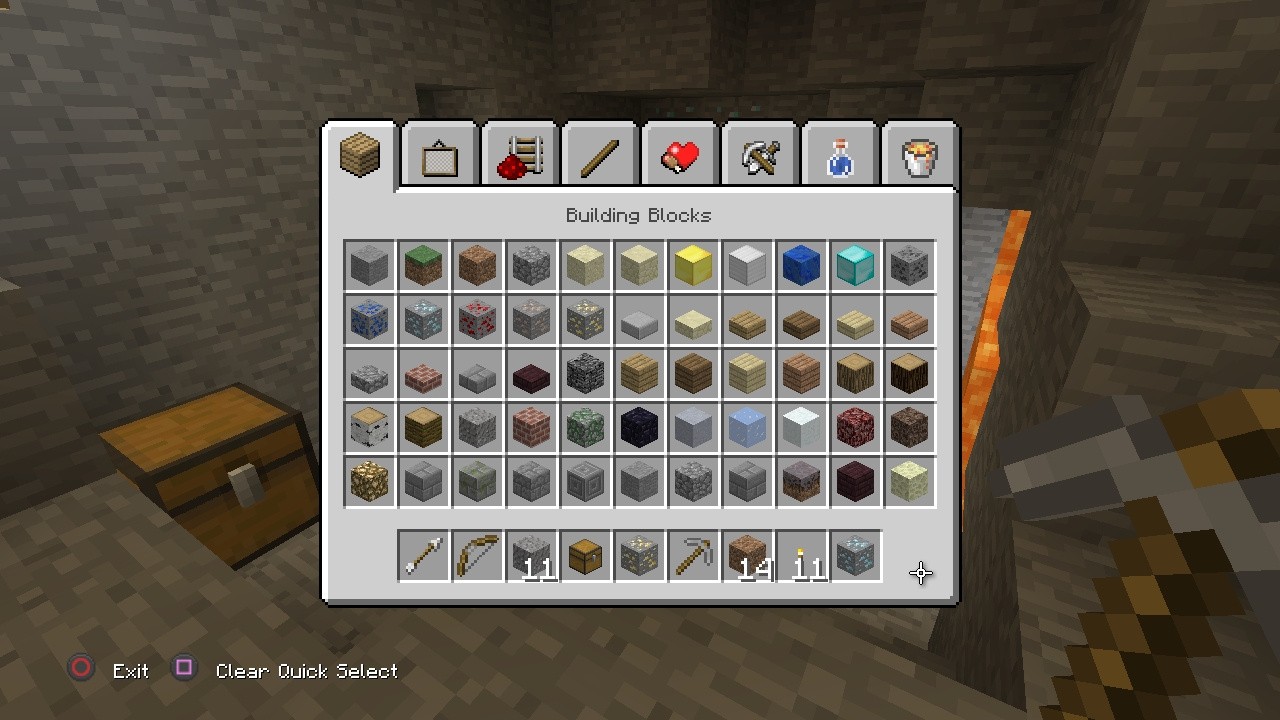Image resolution: width=1280 pixels, height=720 pixels.
Task: Select the glowstone block
Action: (x=369, y=481)
